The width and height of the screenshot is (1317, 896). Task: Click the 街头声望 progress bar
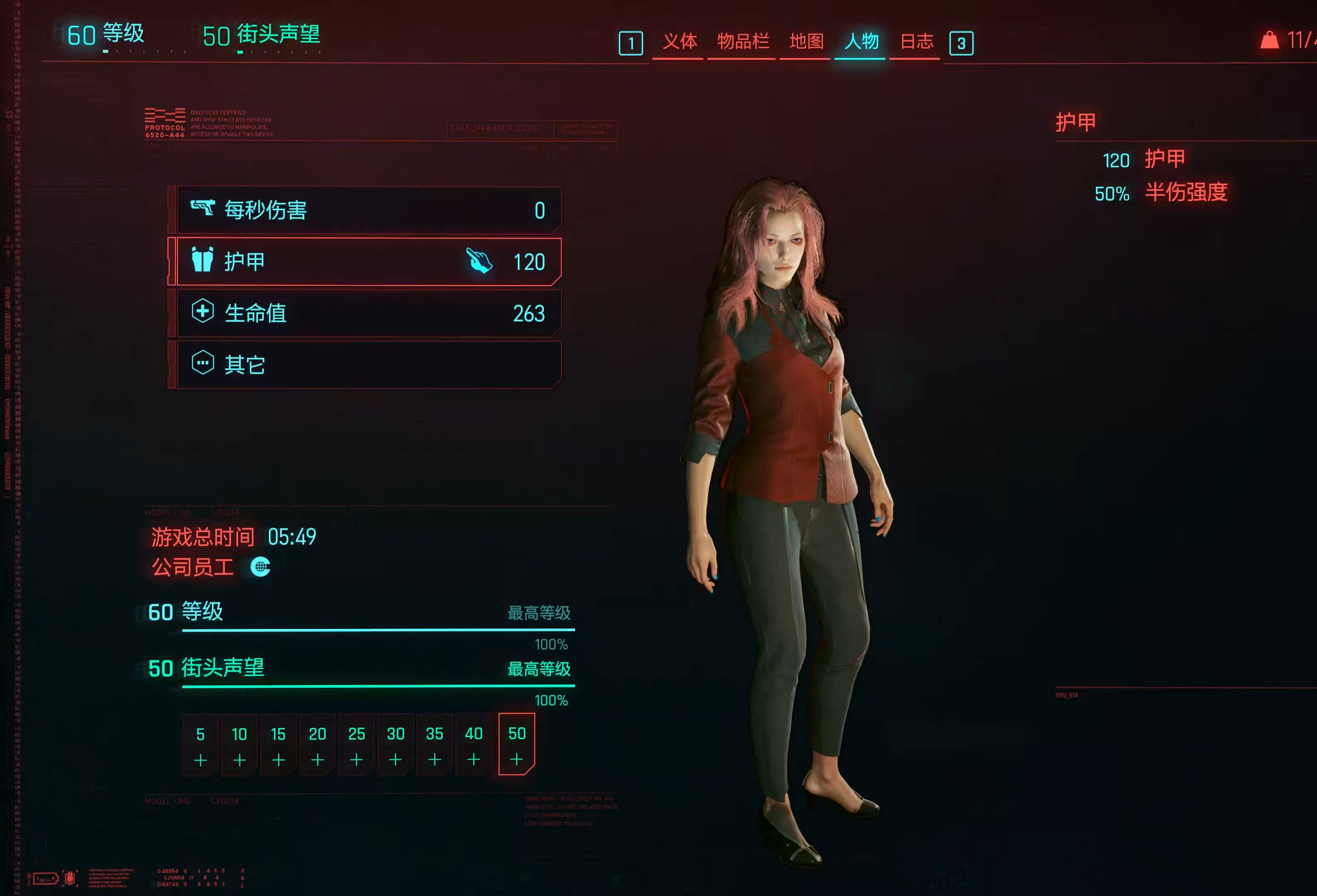click(377, 685)
